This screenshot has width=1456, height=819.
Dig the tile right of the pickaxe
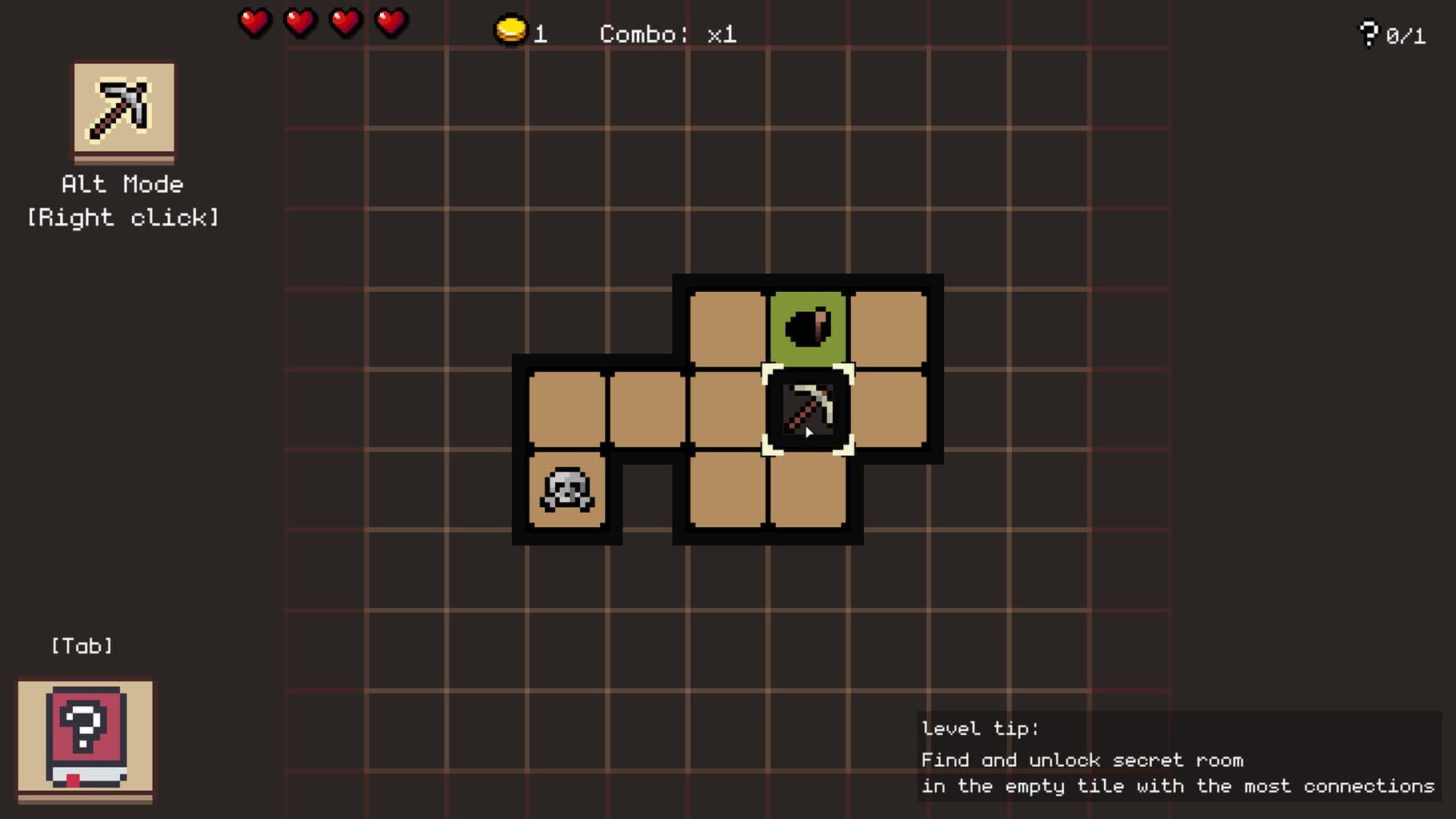coord(888,412)
